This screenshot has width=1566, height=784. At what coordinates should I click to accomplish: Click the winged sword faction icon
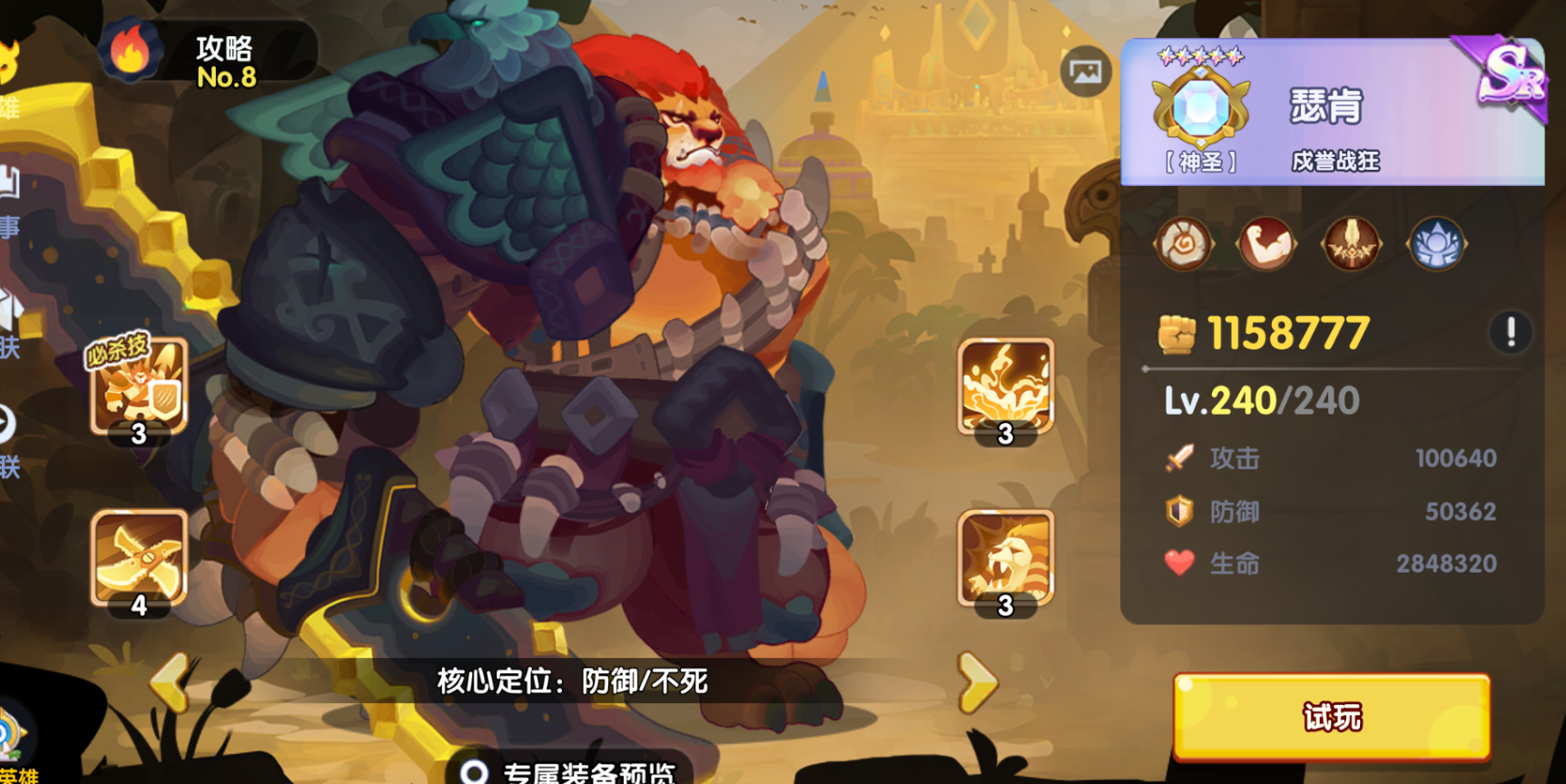click(1352, 243)
